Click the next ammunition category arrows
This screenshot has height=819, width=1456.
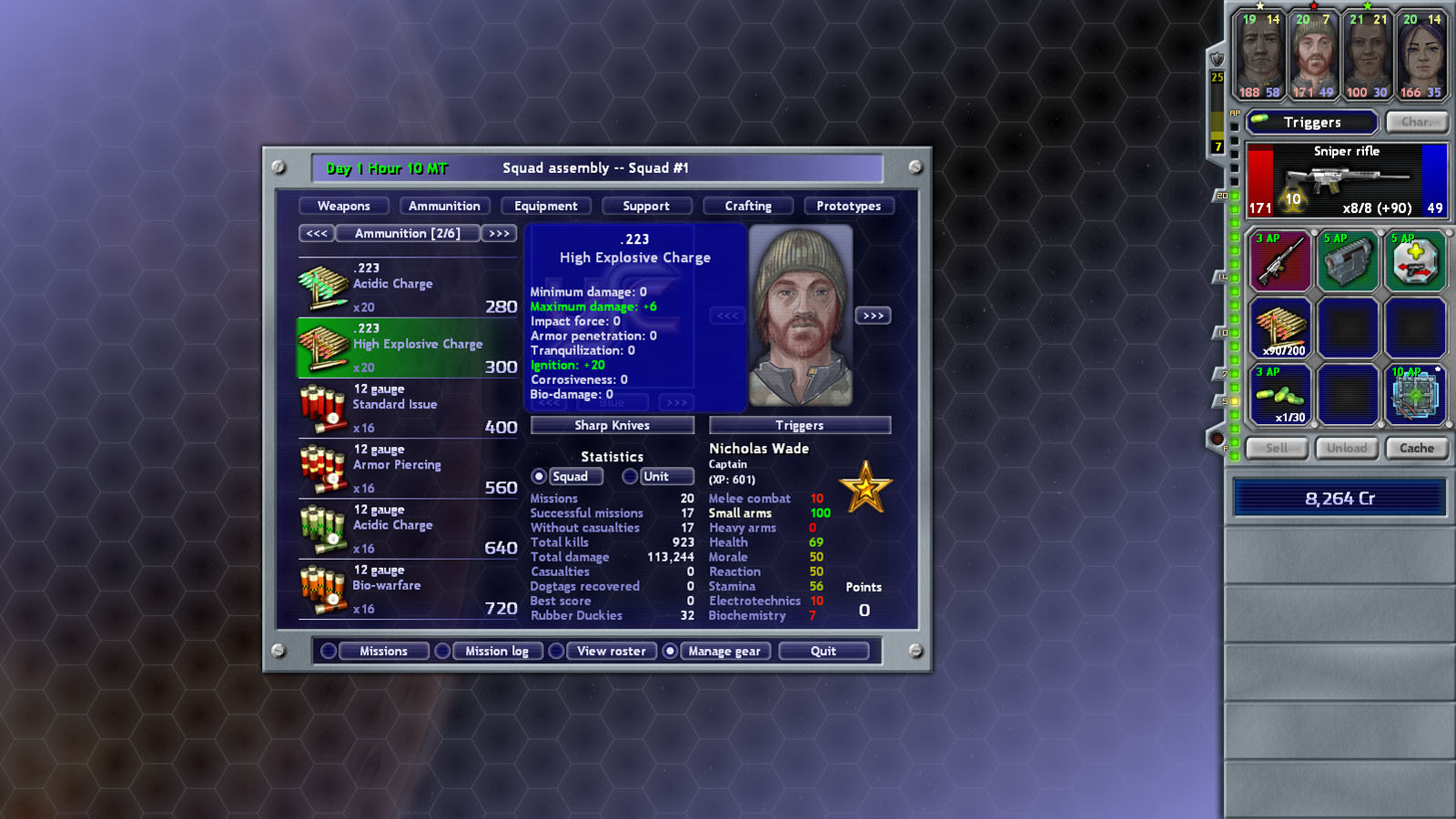click(499, 234)
